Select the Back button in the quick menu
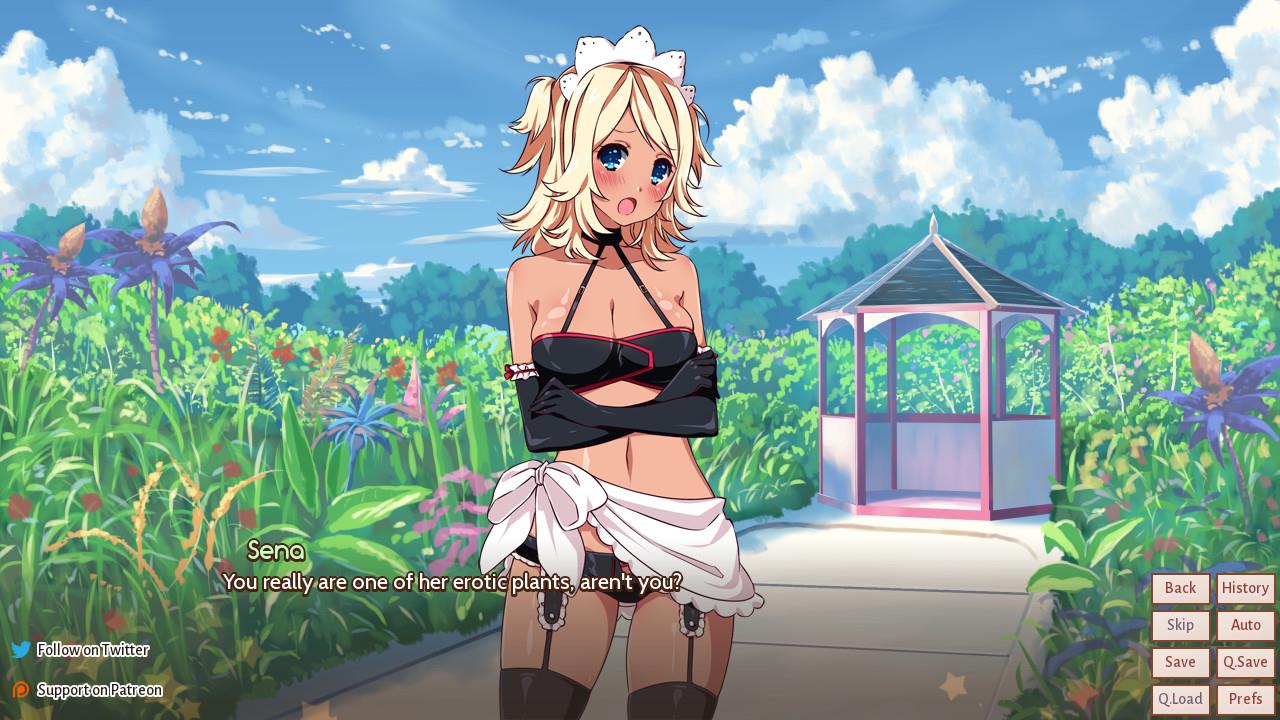 [x=1180, y=588]
